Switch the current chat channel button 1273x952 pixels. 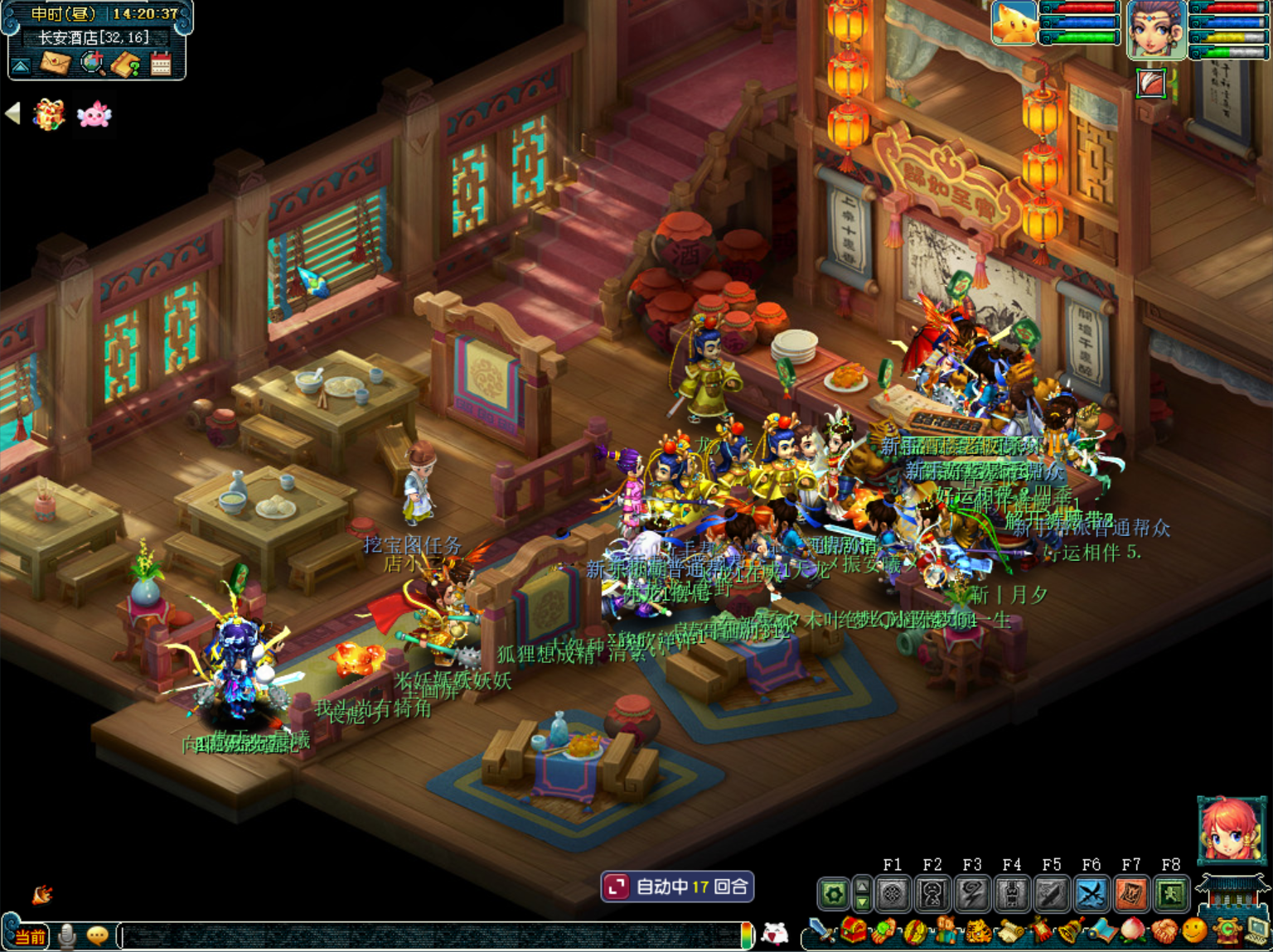30,936
